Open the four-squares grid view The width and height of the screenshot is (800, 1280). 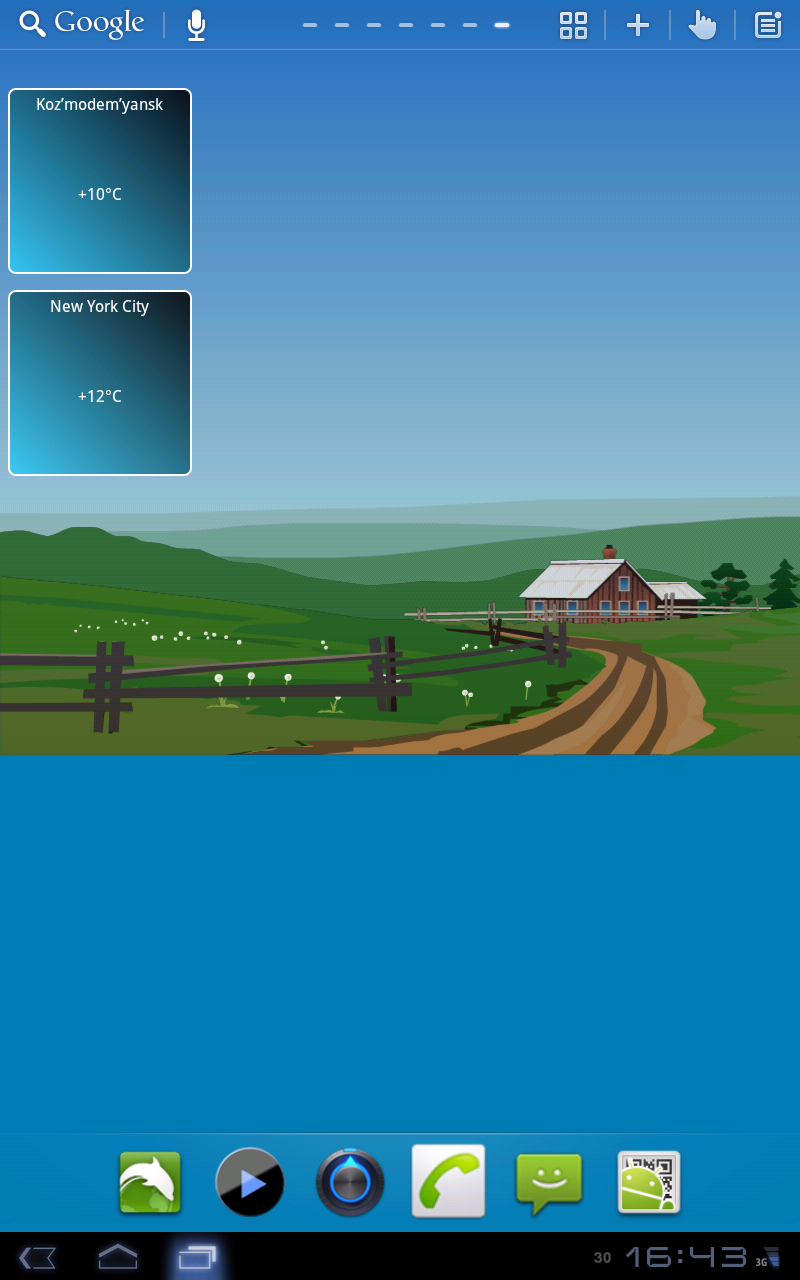click(573, 25)
